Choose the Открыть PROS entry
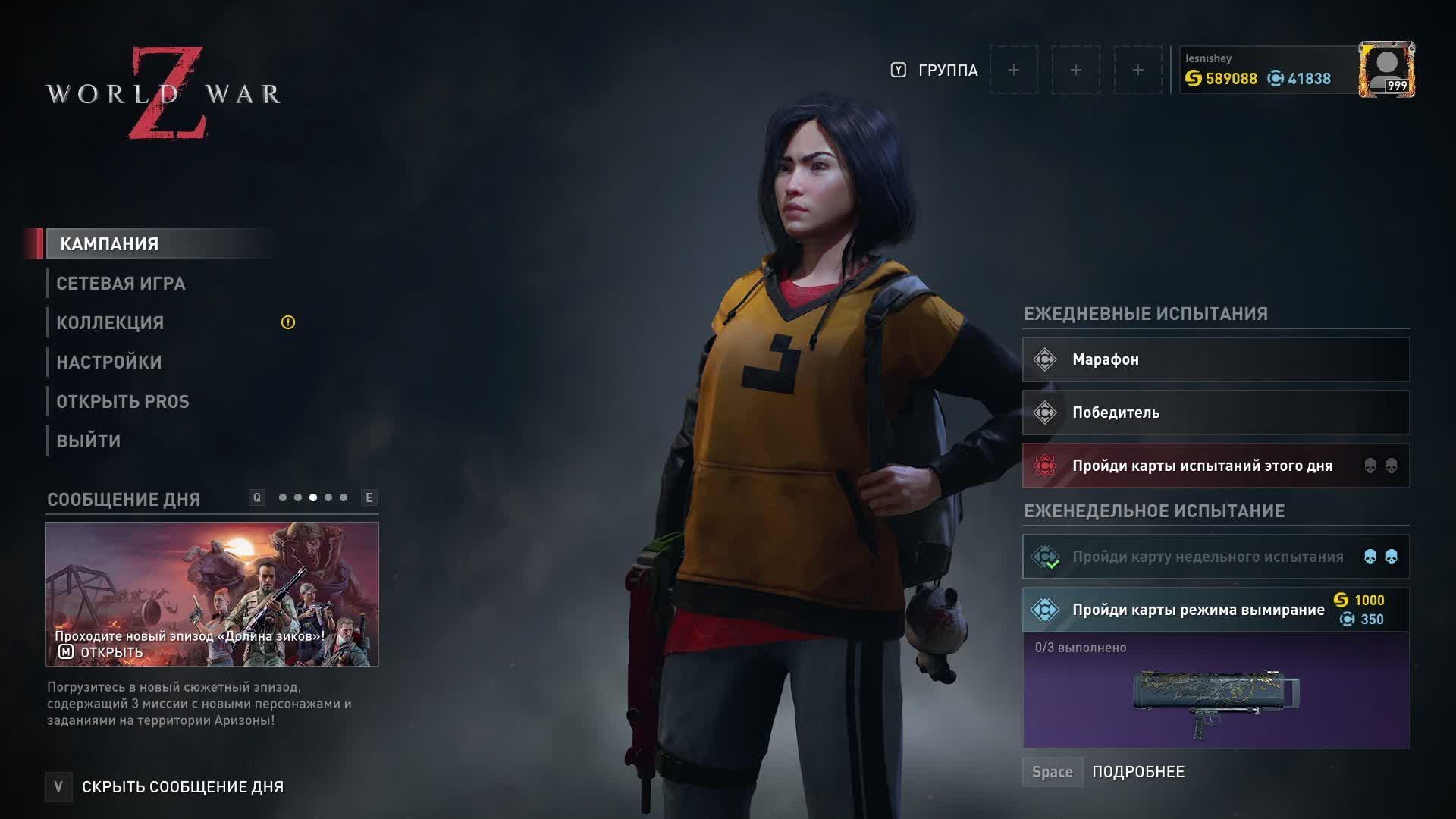 (123, 402)
